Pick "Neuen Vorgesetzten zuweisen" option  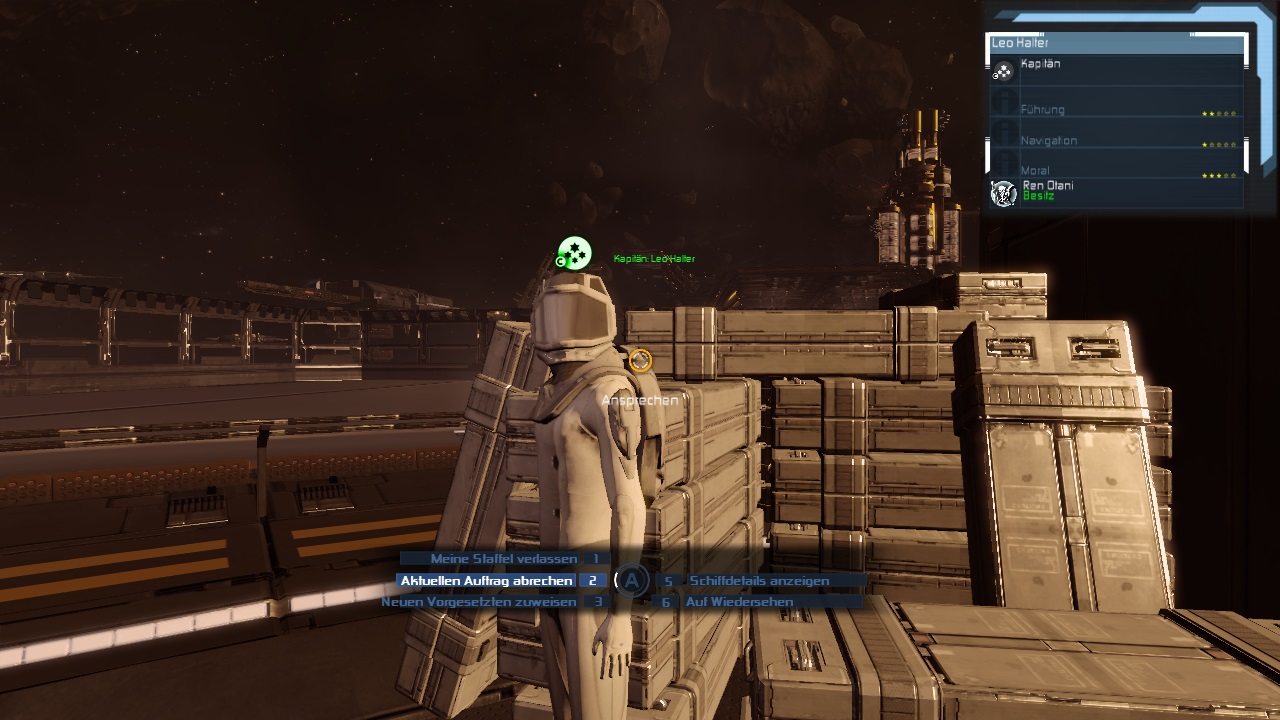pyautogui.click(x=478, y=602)
